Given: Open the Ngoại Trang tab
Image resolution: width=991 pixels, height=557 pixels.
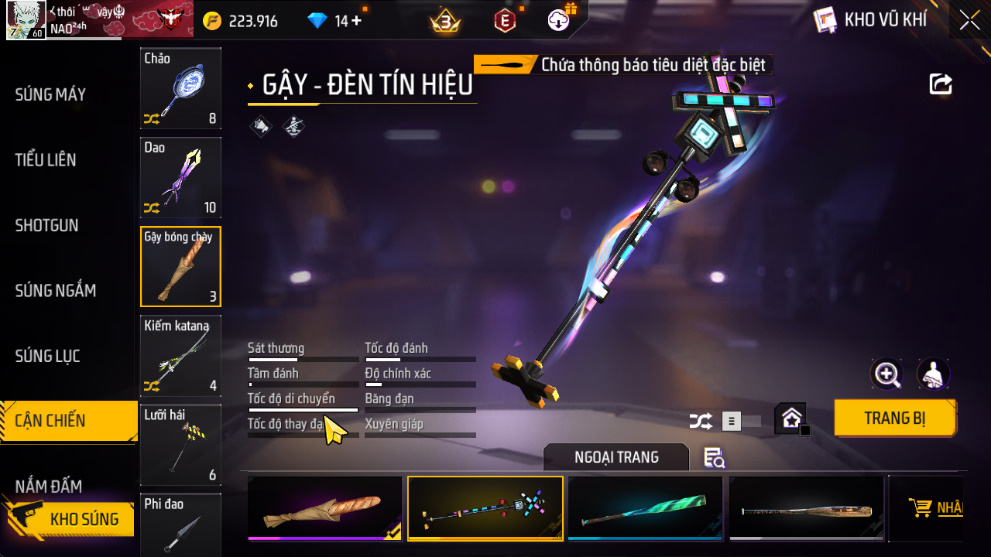Looking at the screenshot, I should point(616,457).
